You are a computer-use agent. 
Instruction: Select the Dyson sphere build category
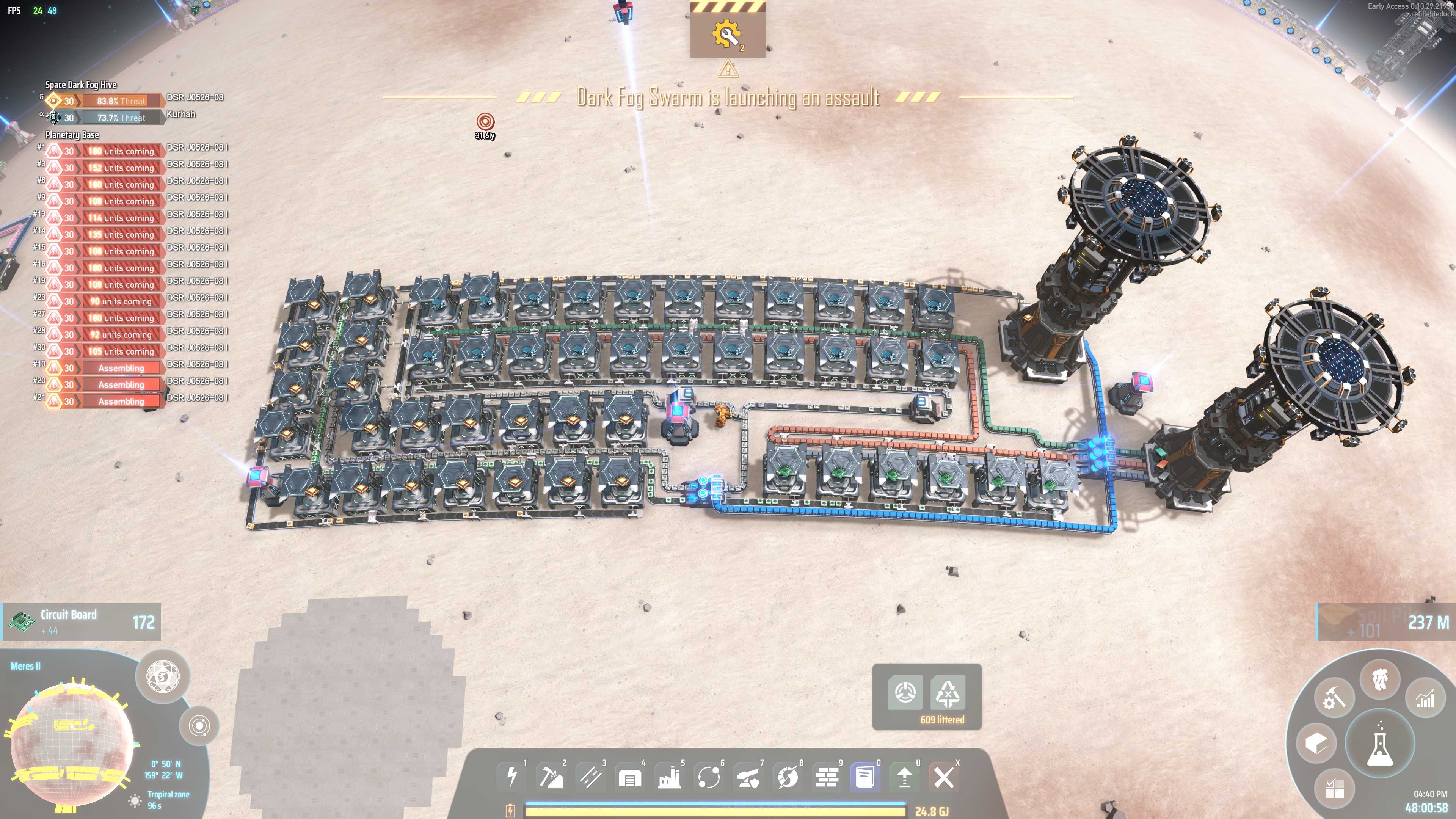pos(788,777)
